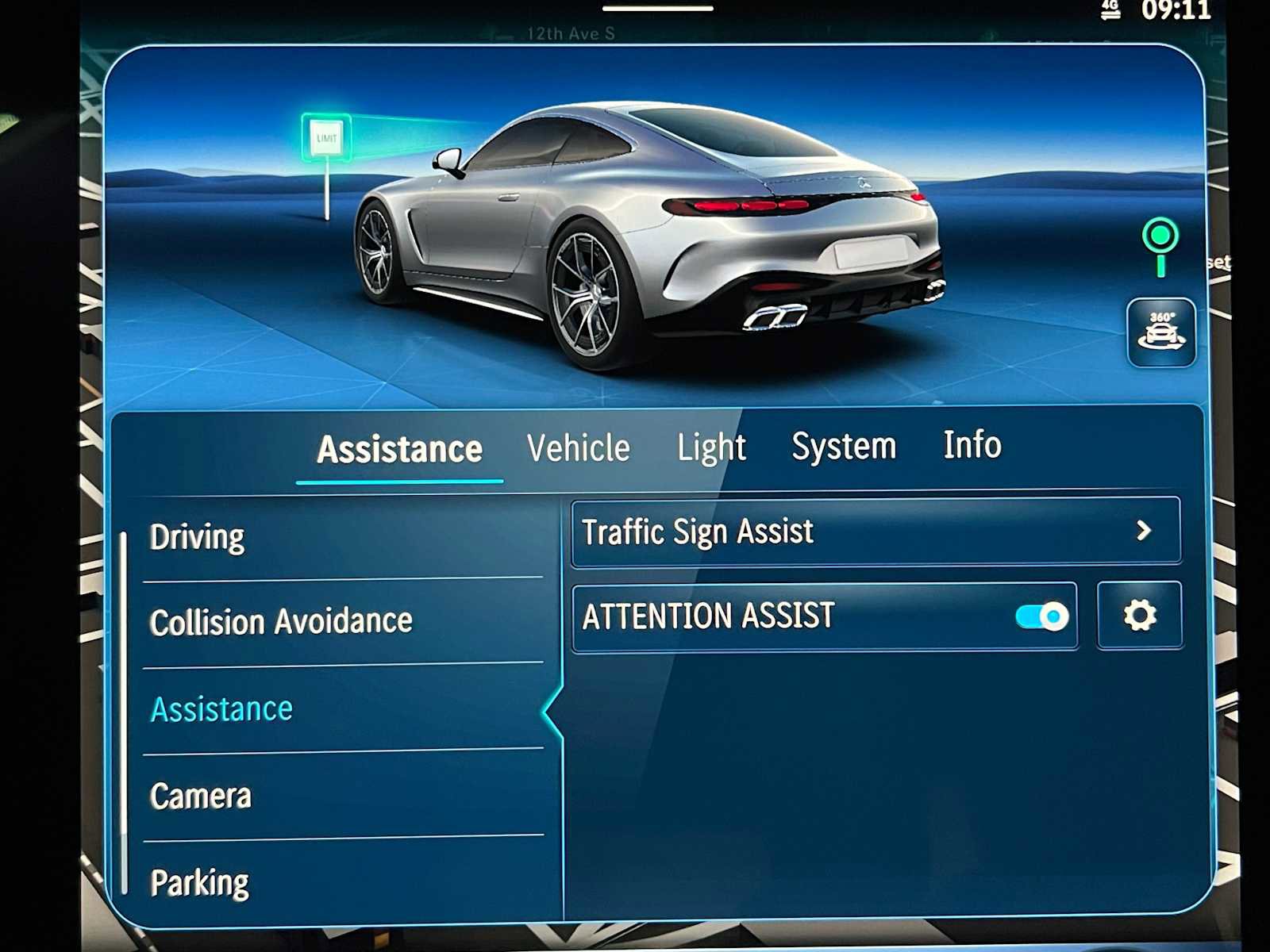
Task: Open the System settings tab
Action: (x=845, y=447)
